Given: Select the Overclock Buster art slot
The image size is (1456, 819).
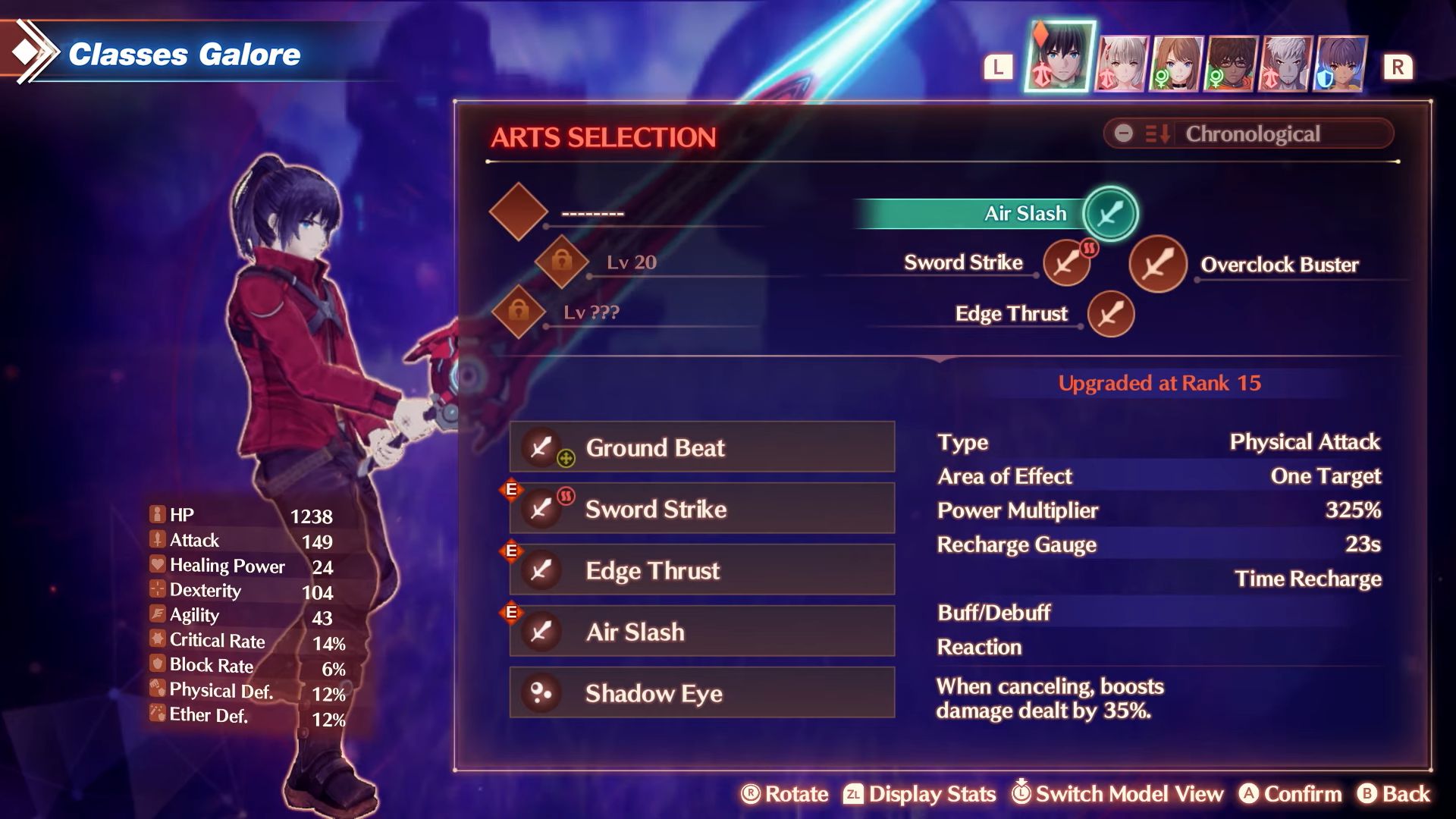Looking at the screenshot, I should tap(1158, 265).
